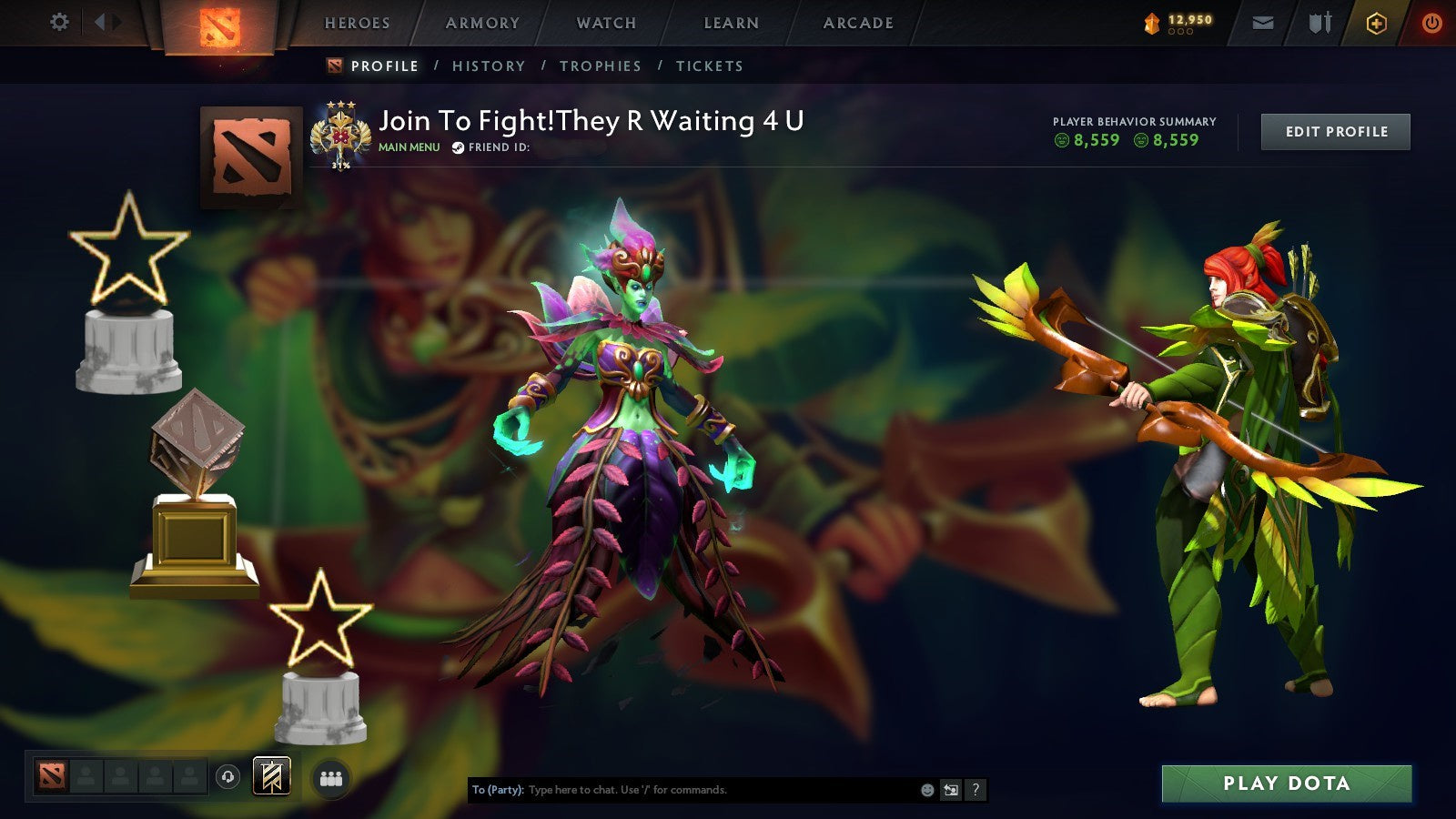Screen dimensions: 1456x819
Task: Open the settings gear
Action: (60, 21)
